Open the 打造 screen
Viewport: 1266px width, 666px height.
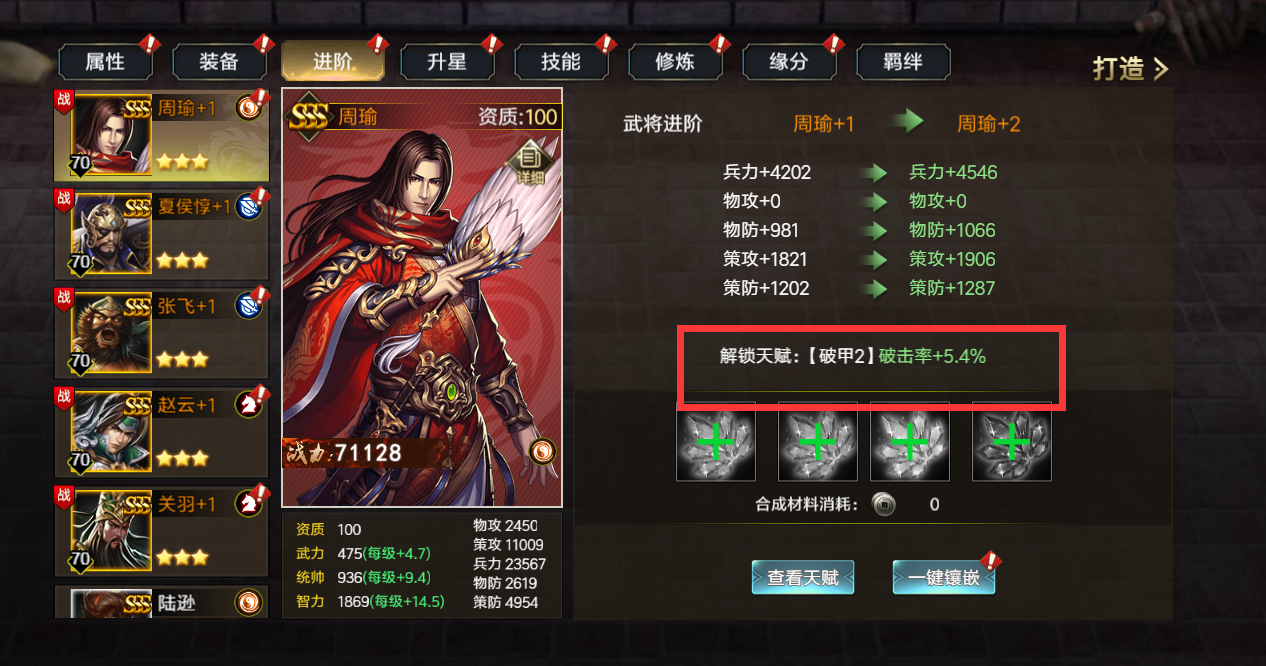pyautogui.click(x=1129, y=69)
